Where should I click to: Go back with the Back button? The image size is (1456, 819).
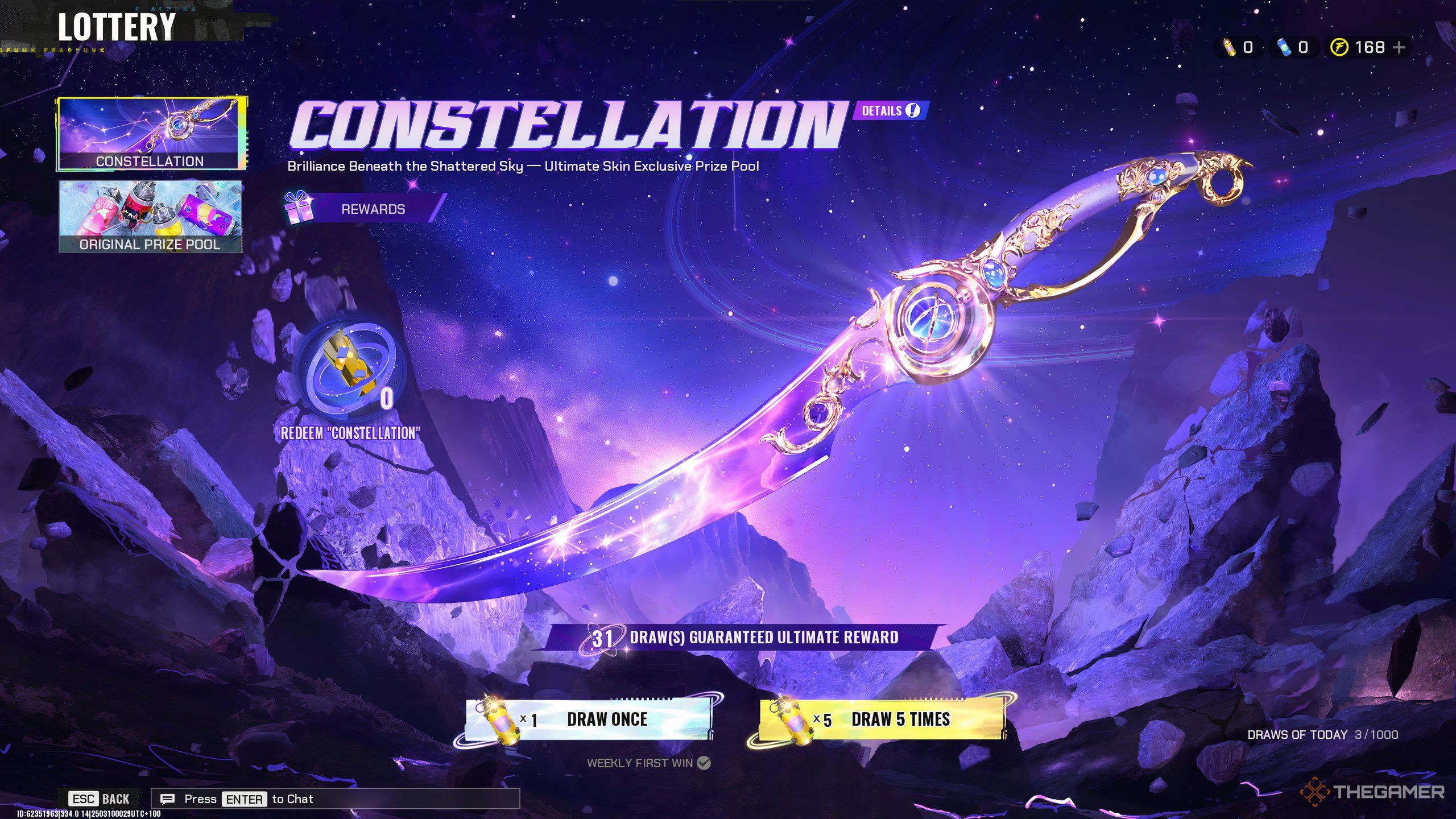click(x=100, y=799)
